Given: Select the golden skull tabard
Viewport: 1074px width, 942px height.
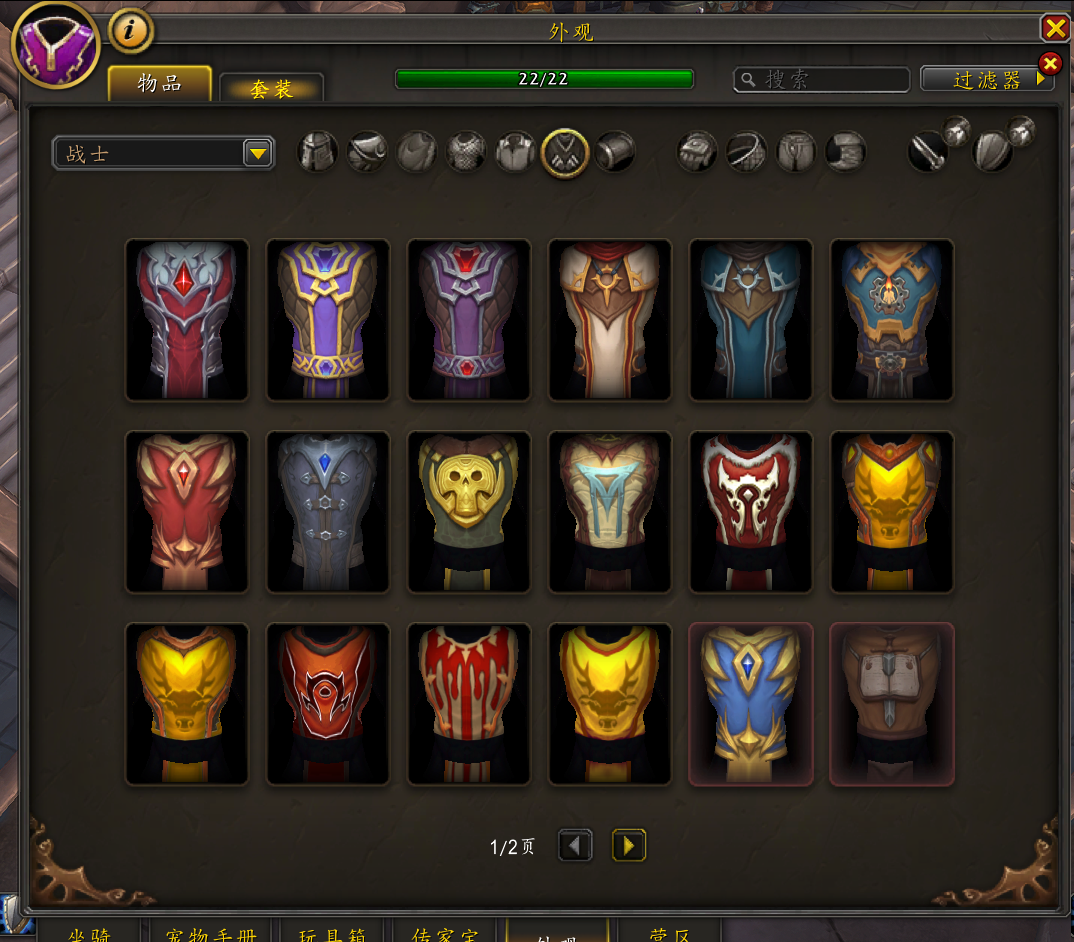Looking at the screenshot, I should coord(469,512).
